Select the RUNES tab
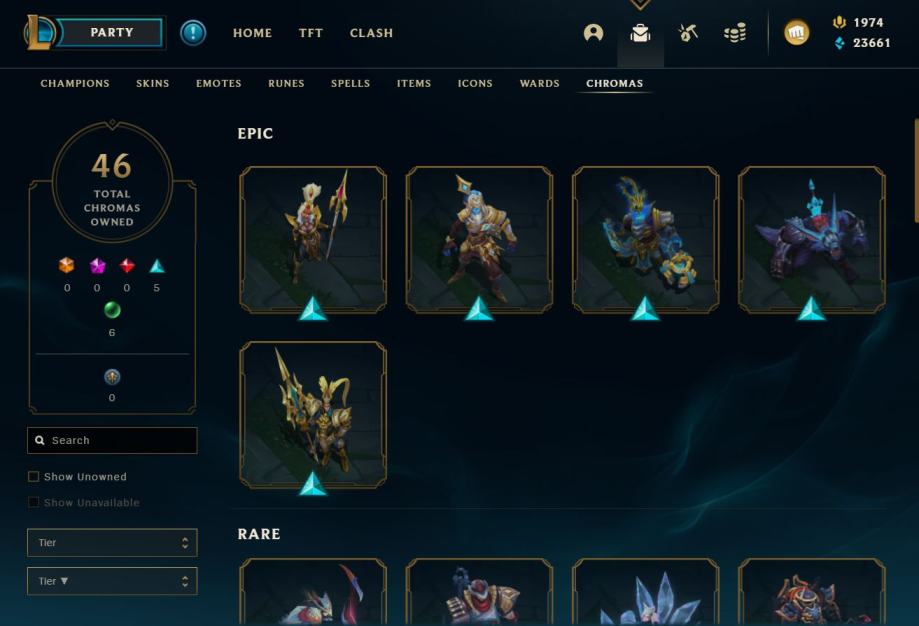The image size is (919, 626). [286, 84]
